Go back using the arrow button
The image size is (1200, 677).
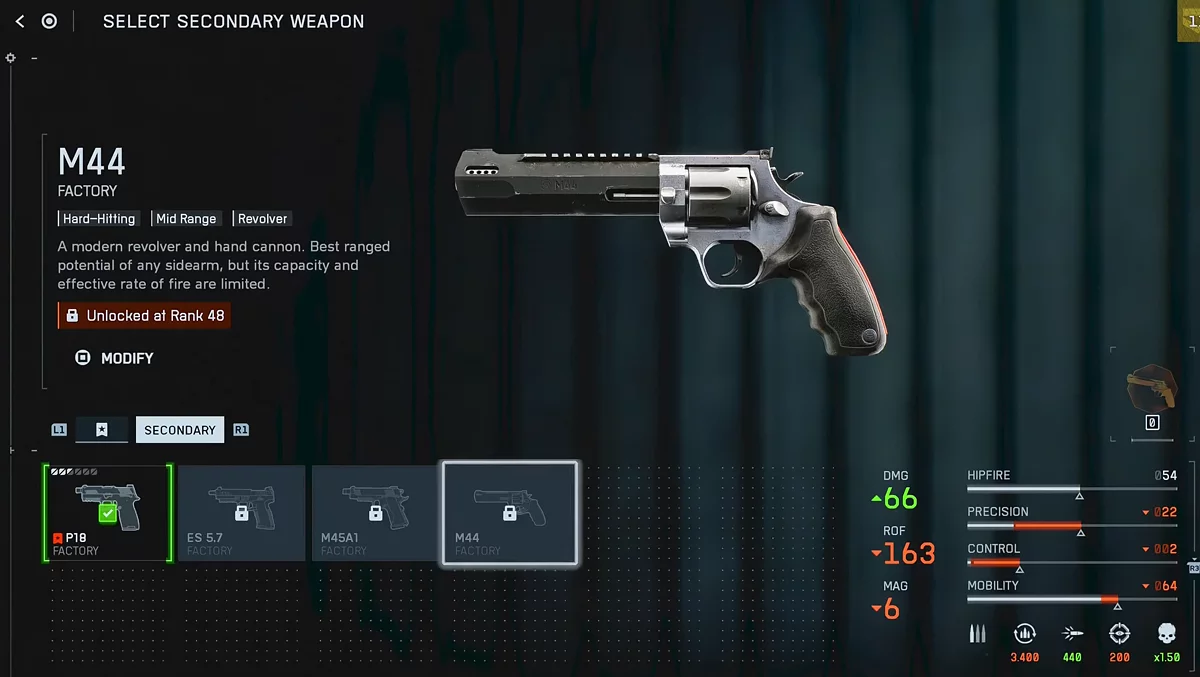tap(20, 21)
